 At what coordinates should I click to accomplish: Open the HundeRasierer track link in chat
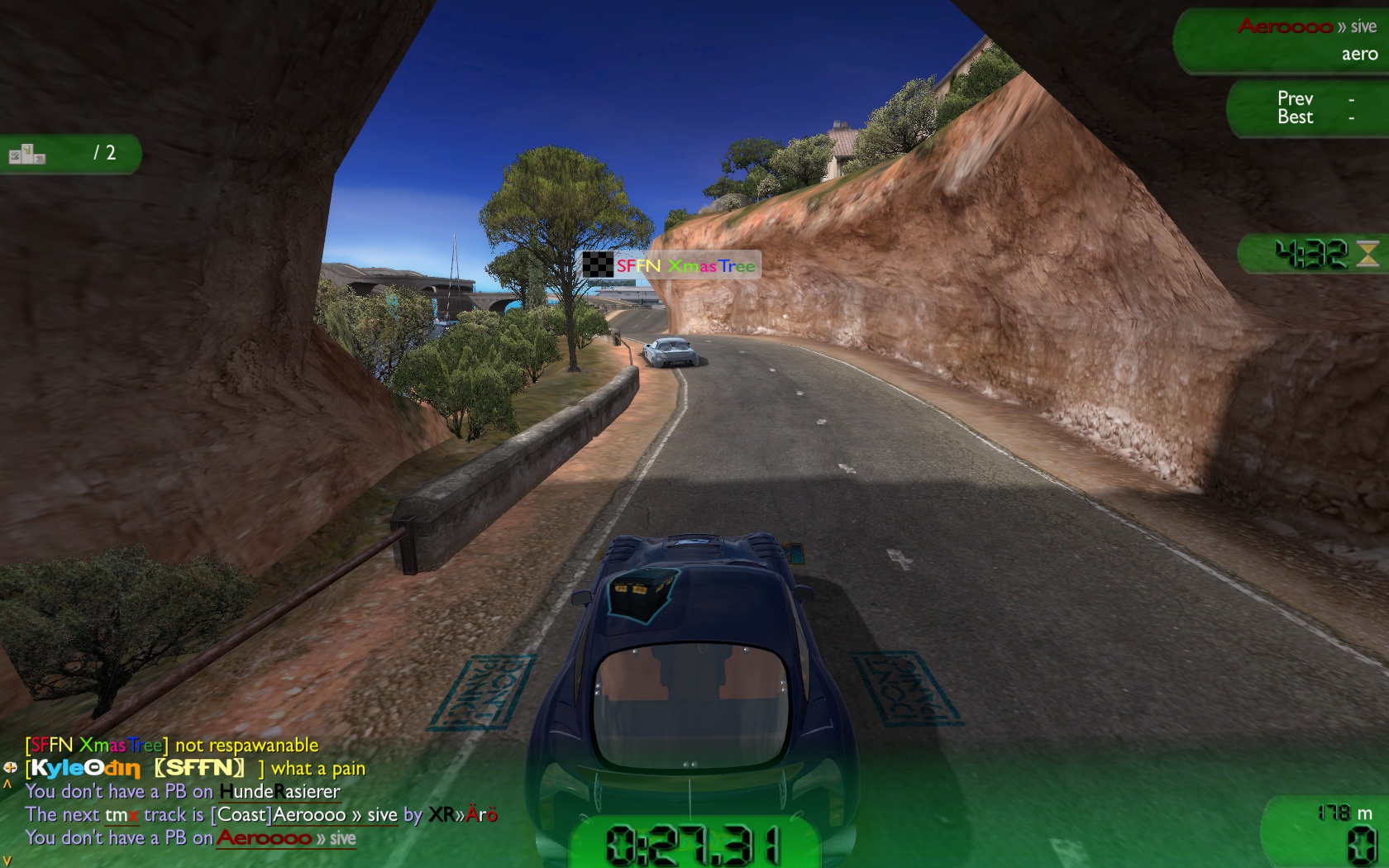point(279,792)
